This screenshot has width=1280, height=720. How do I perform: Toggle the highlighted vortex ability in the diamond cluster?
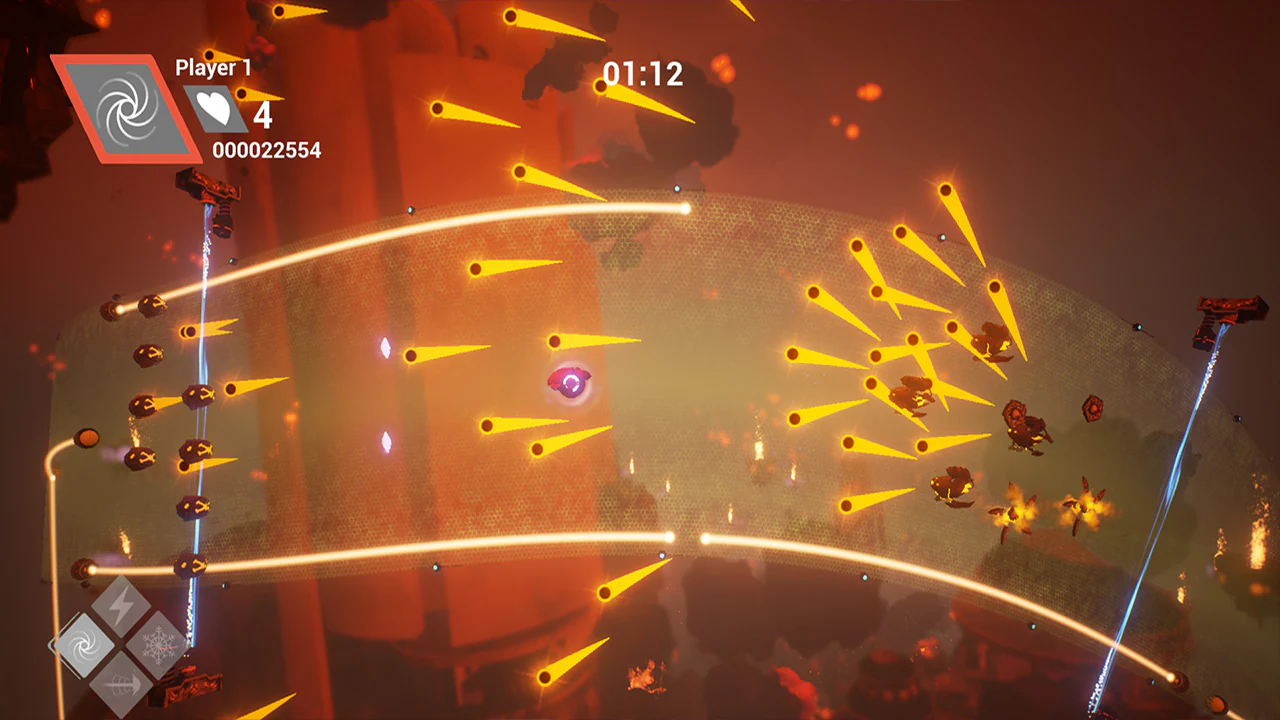(x=82, y=644)
